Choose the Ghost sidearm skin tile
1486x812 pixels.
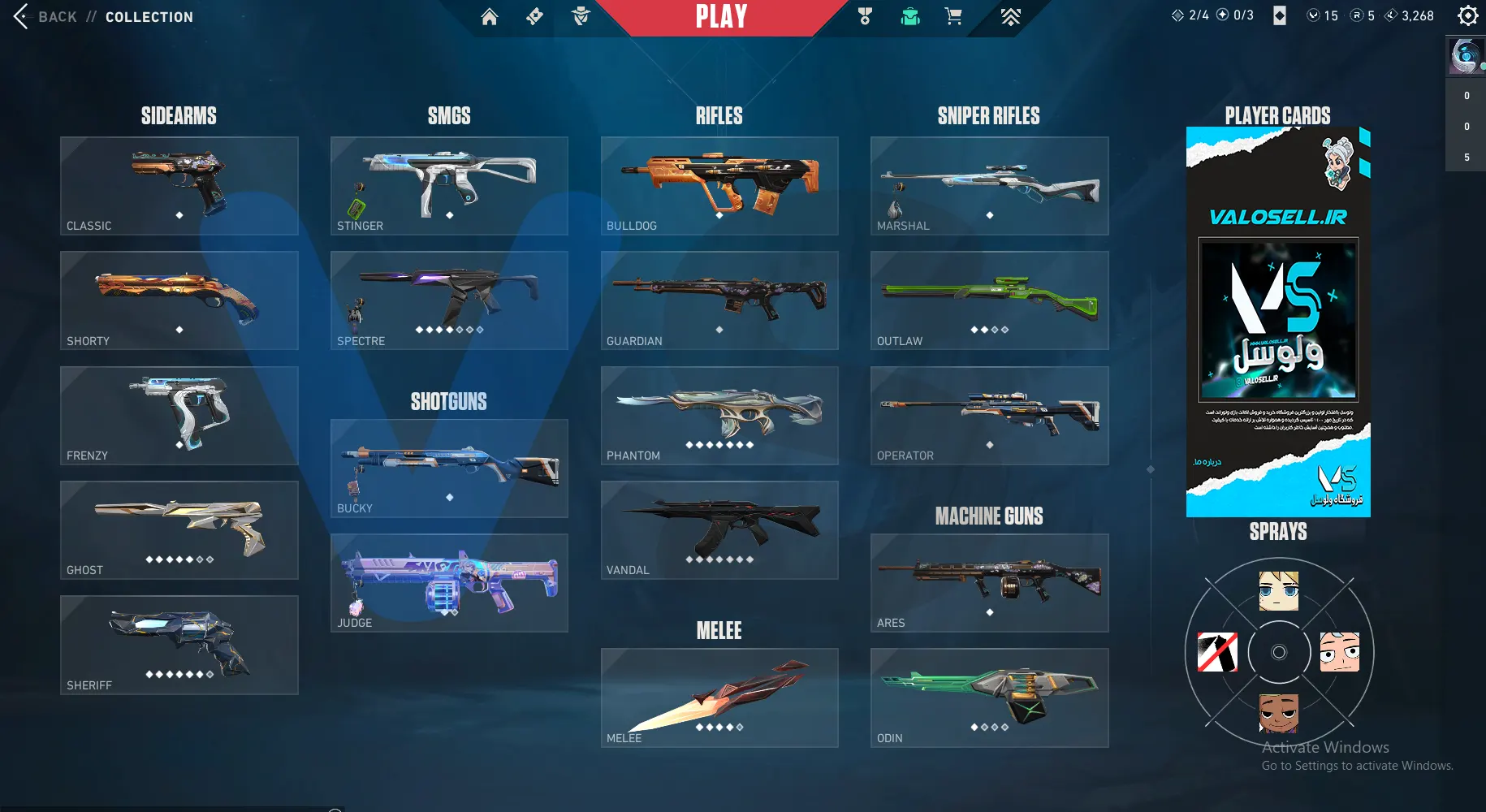179,530
